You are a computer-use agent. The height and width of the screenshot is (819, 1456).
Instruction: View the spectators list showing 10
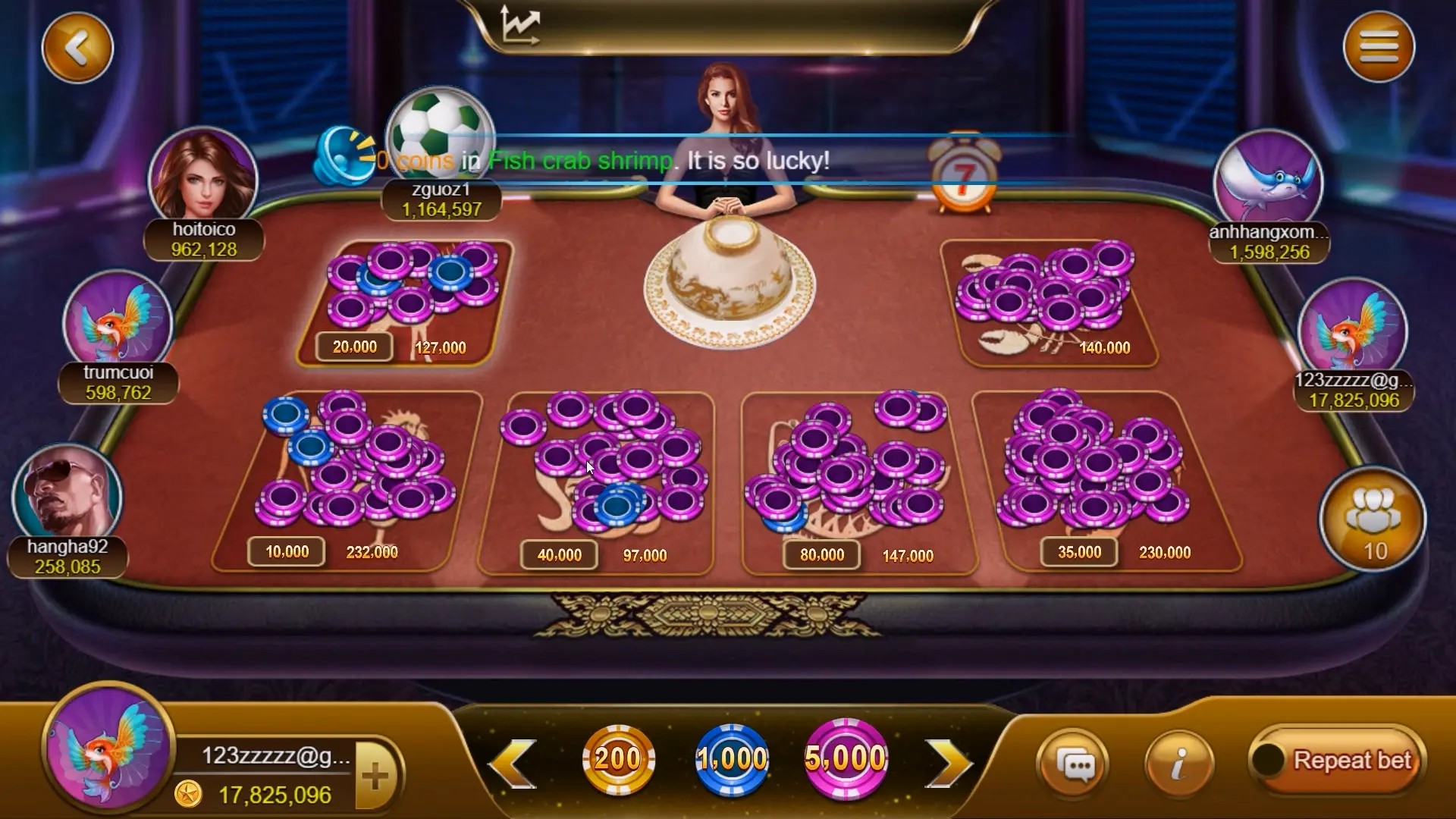[x=1373, y=521]
